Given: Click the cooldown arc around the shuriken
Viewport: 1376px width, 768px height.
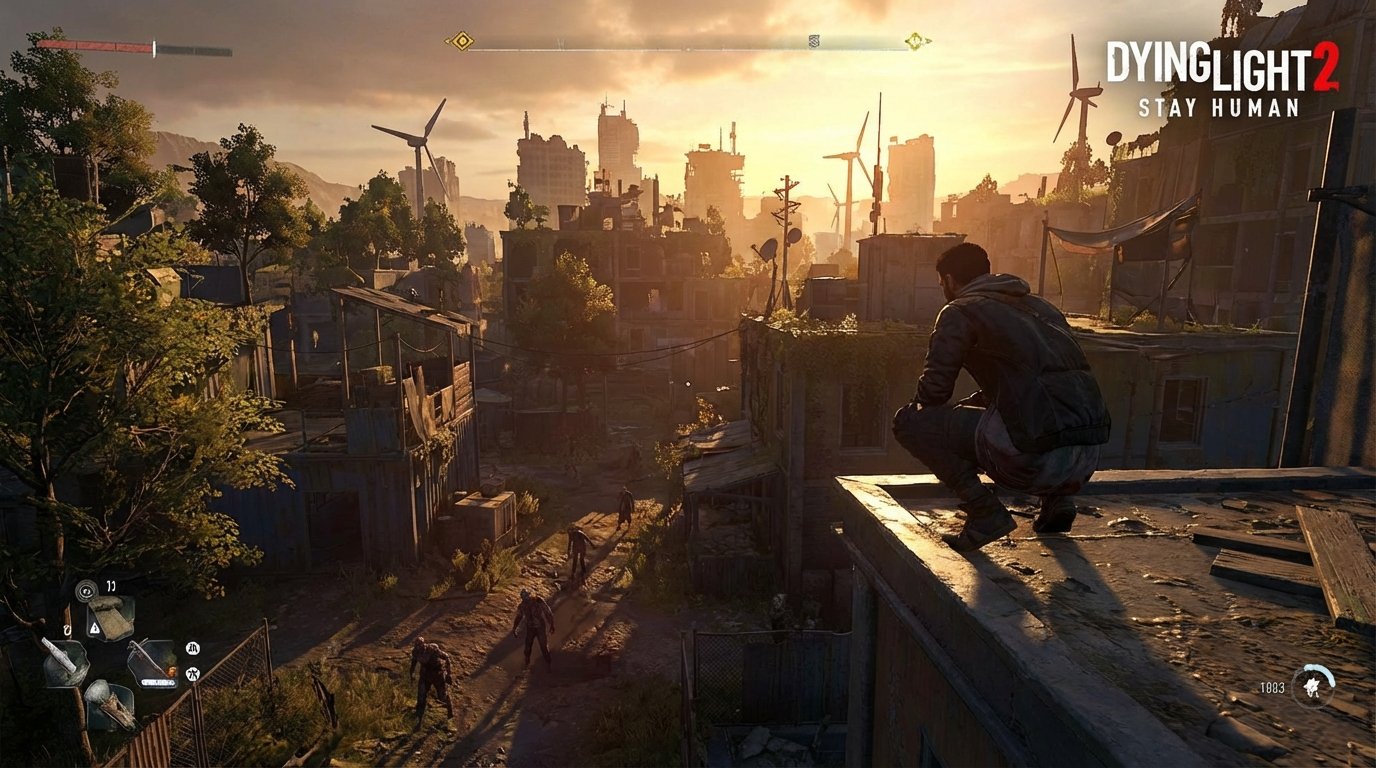Looking at the screenshot, I should (1324, 672).
